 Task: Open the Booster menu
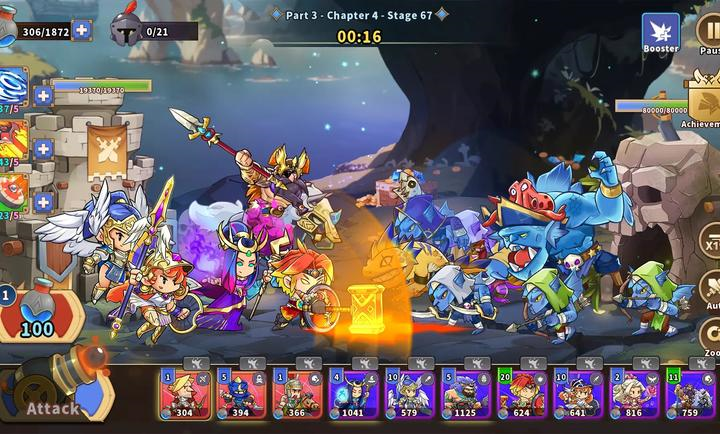tap(660, 33)
